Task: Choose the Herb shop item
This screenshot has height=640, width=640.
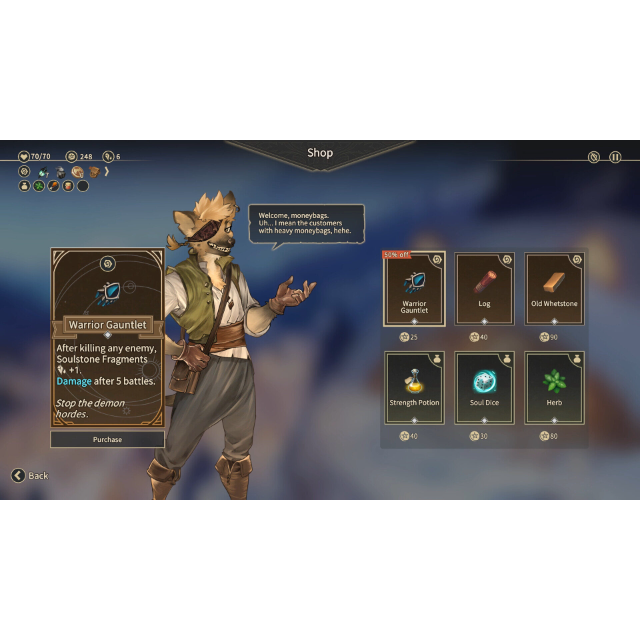Action: (554, 387)
